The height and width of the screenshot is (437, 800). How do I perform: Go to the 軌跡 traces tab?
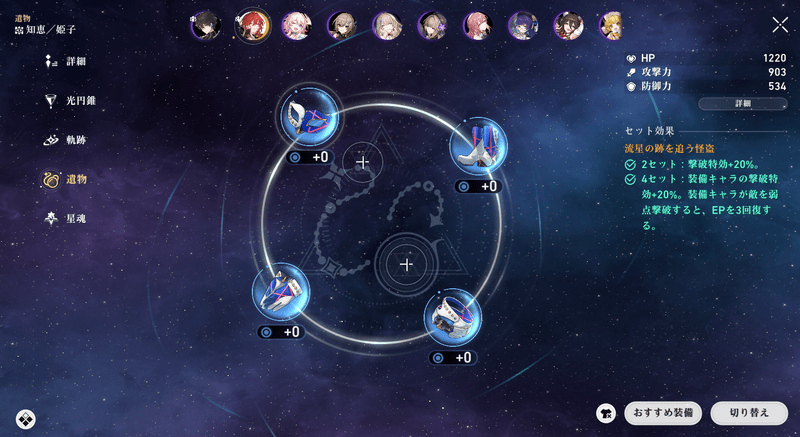tap(75, 140)
